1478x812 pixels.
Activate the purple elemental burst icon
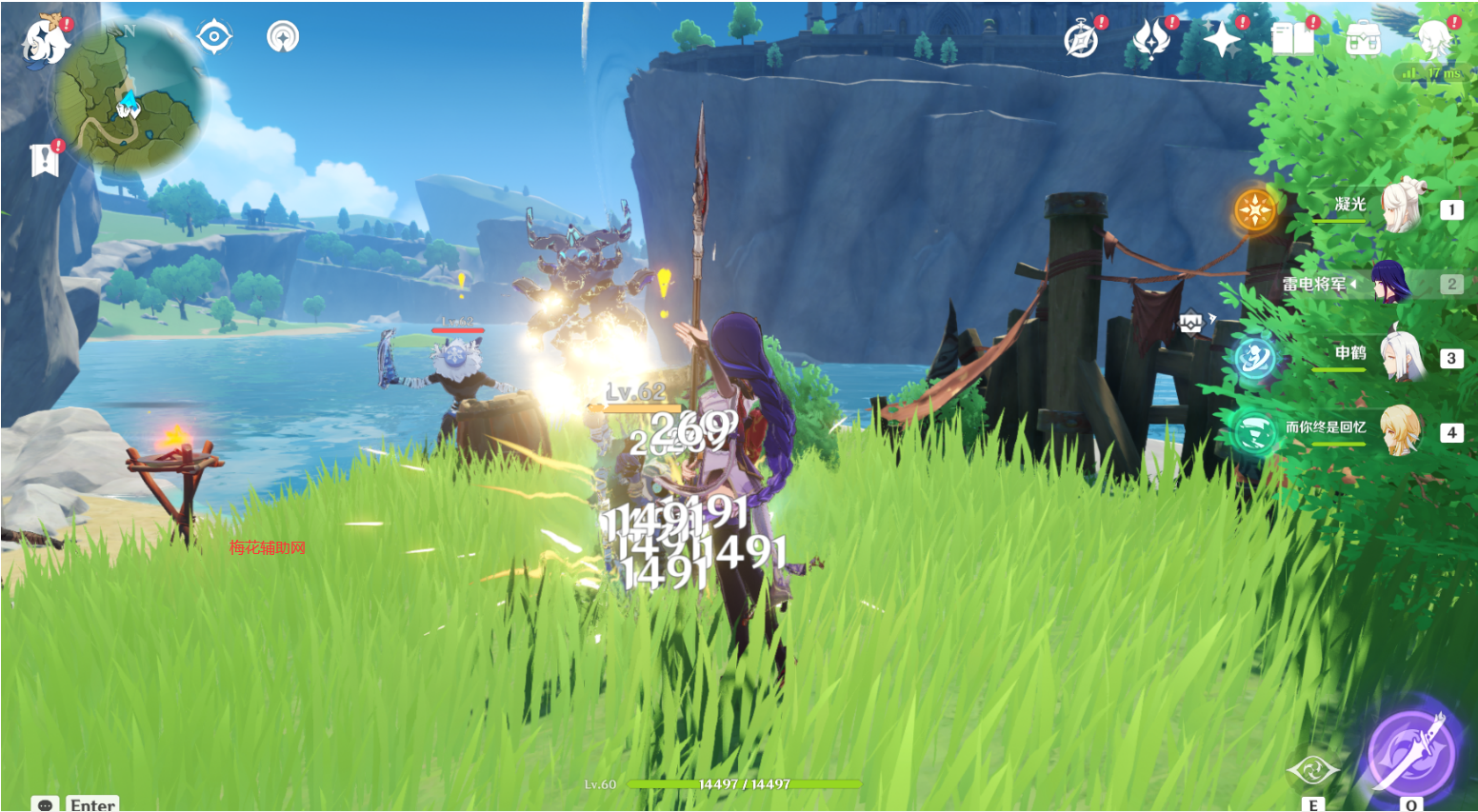1410,754
